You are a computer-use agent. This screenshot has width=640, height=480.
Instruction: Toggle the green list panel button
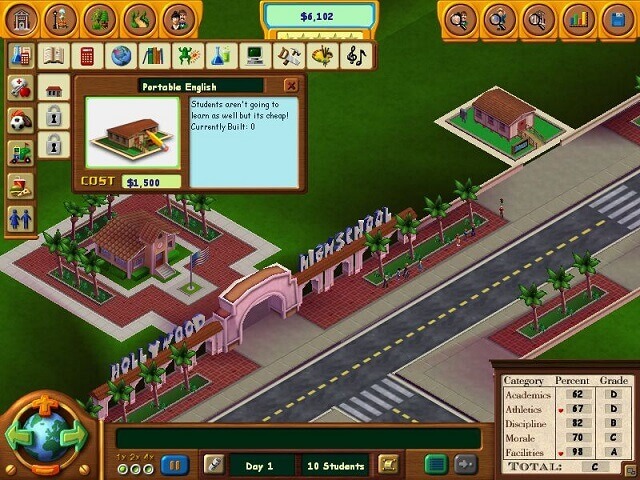coord(435,464)
